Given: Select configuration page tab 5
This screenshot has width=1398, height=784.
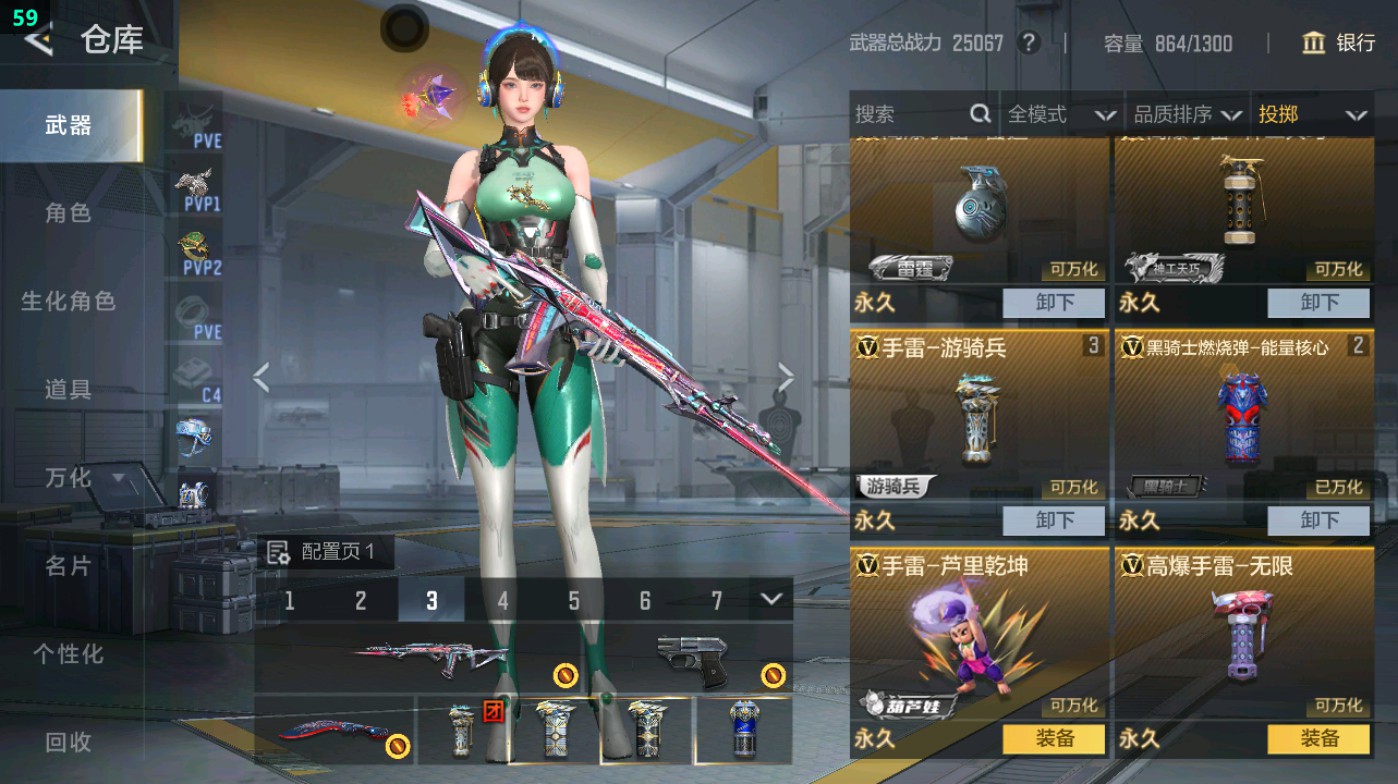Looking at the screenshot, I should click(575, 599).
